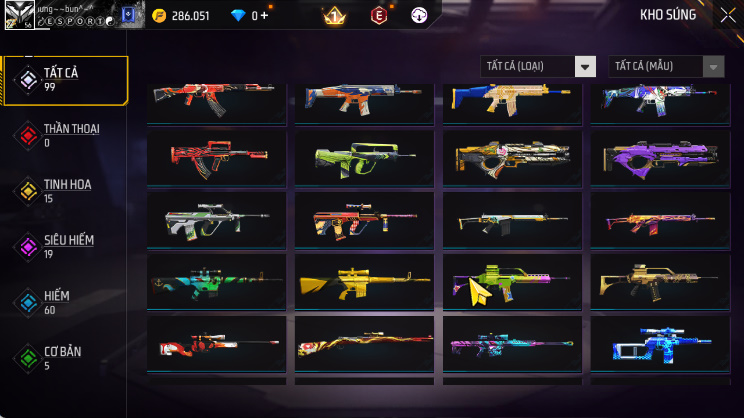Click the red hexagon E icon
The width and height of the screenshot is (744, 418).
click(x=379, y=16)
